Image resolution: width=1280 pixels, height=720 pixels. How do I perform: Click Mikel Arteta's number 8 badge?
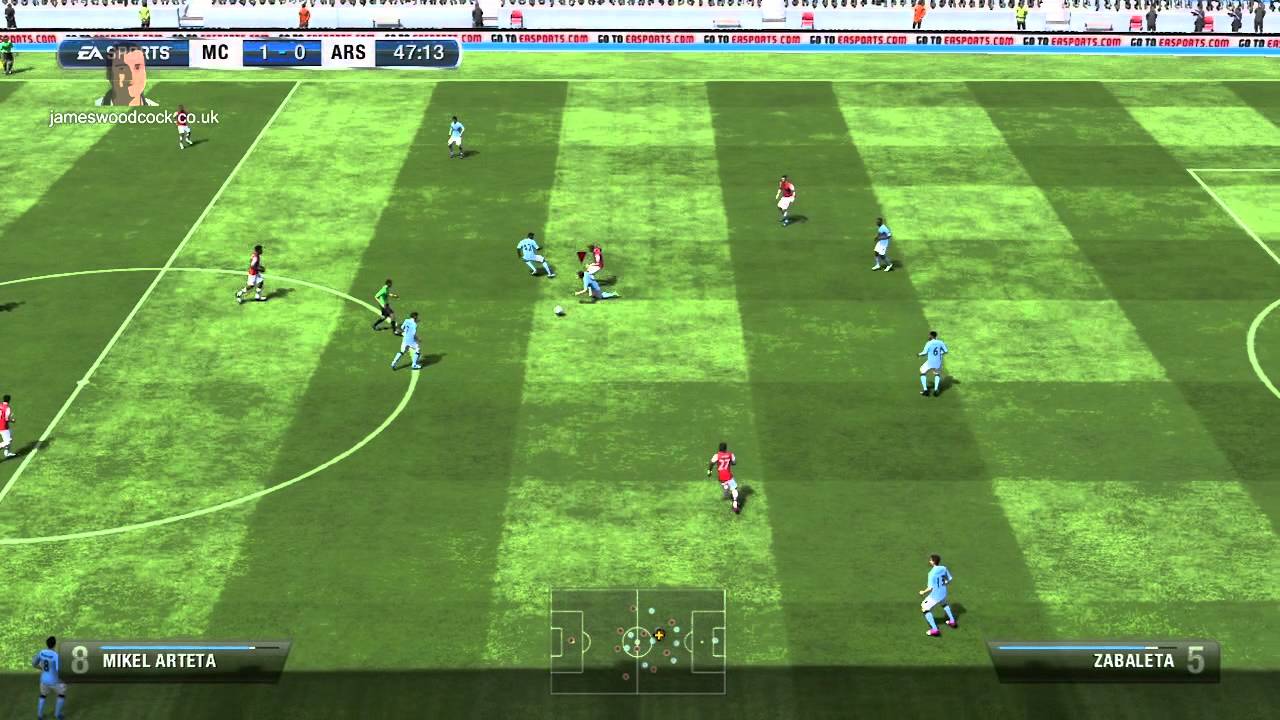click(x=78, y=660)
